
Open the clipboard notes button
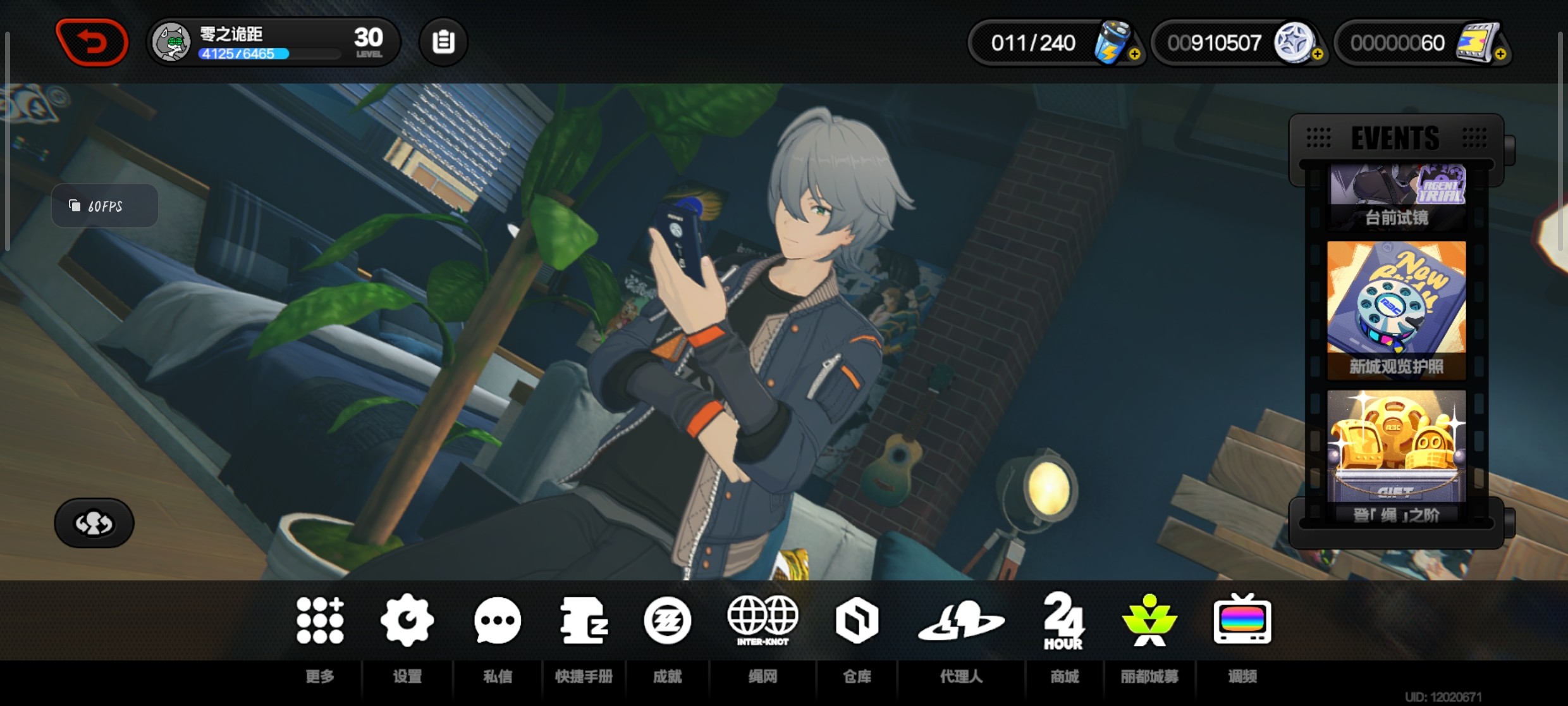443,42
